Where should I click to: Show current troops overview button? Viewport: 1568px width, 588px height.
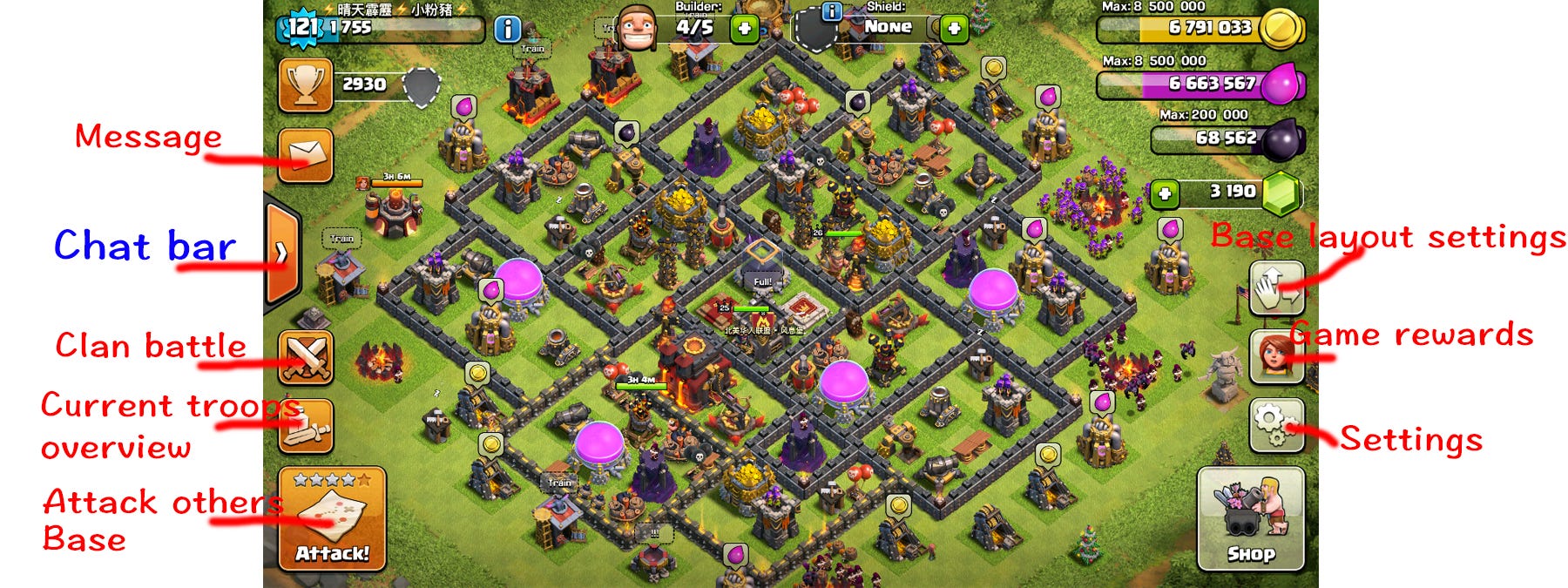pos(306,426)
